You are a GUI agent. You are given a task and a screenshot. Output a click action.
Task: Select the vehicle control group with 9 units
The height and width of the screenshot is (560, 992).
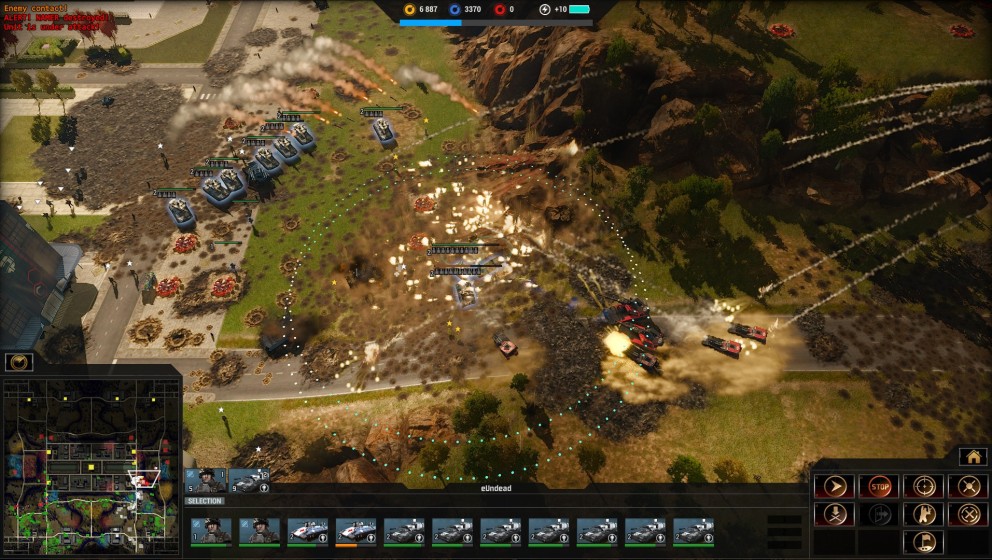[x=249, y=481]
